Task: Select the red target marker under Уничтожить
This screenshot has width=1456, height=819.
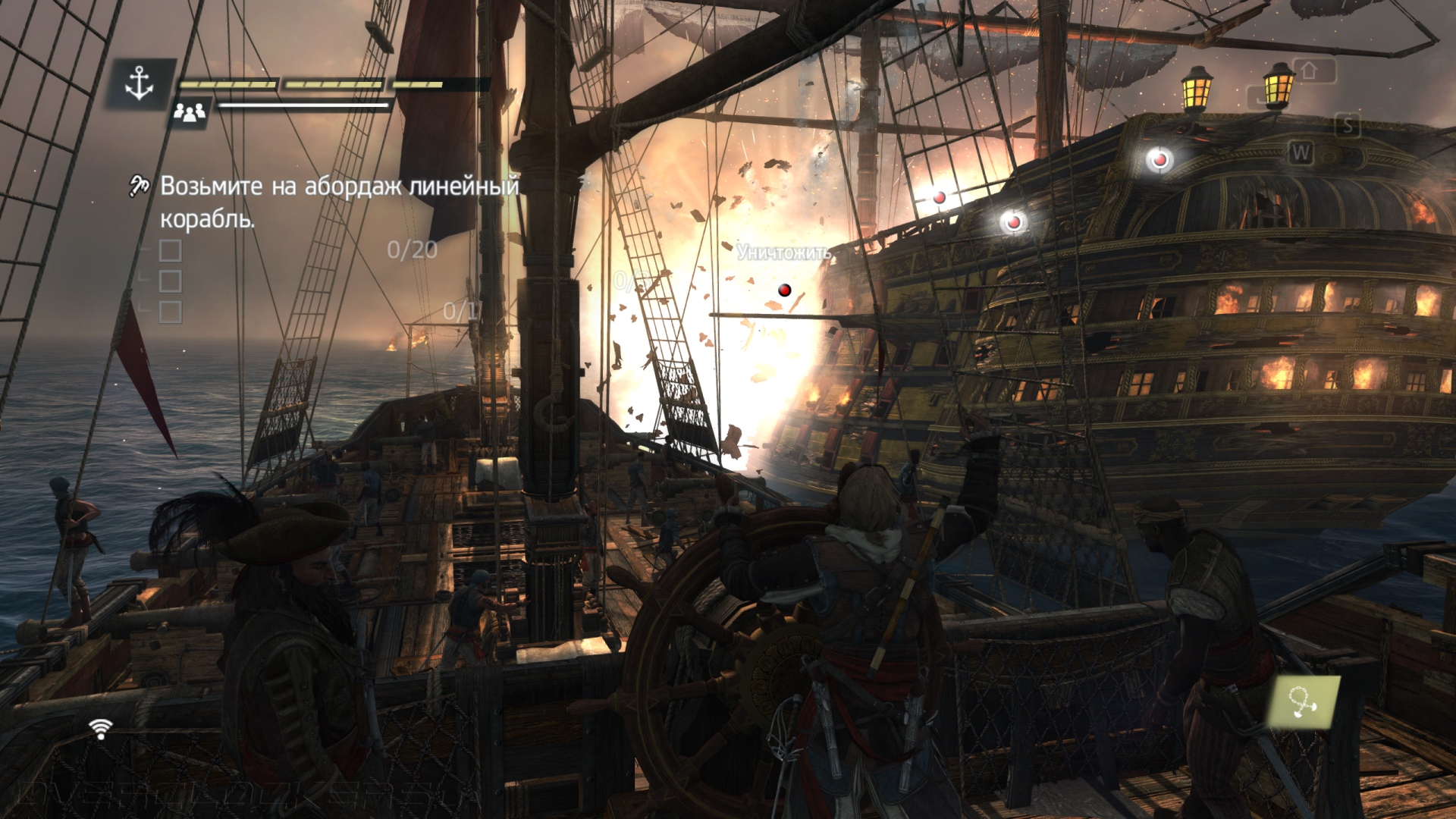Action: [x=785, y=290]
